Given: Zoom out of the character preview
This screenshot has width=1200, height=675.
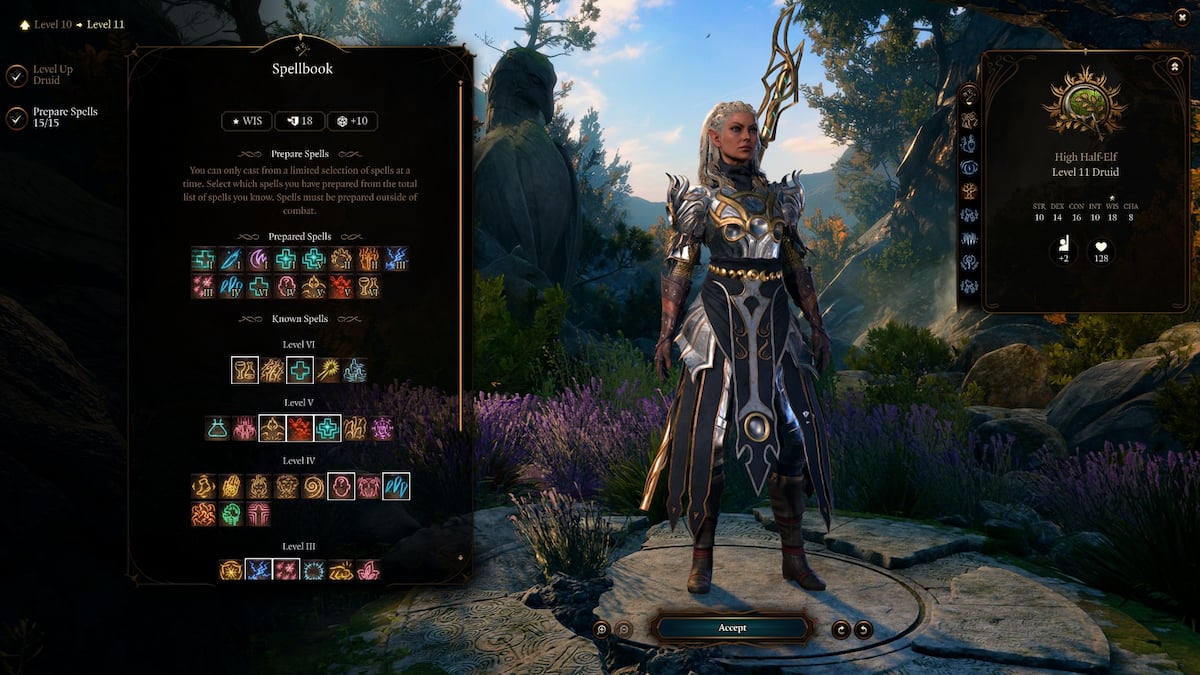Looking at the screenshot, I should point(625,629).
